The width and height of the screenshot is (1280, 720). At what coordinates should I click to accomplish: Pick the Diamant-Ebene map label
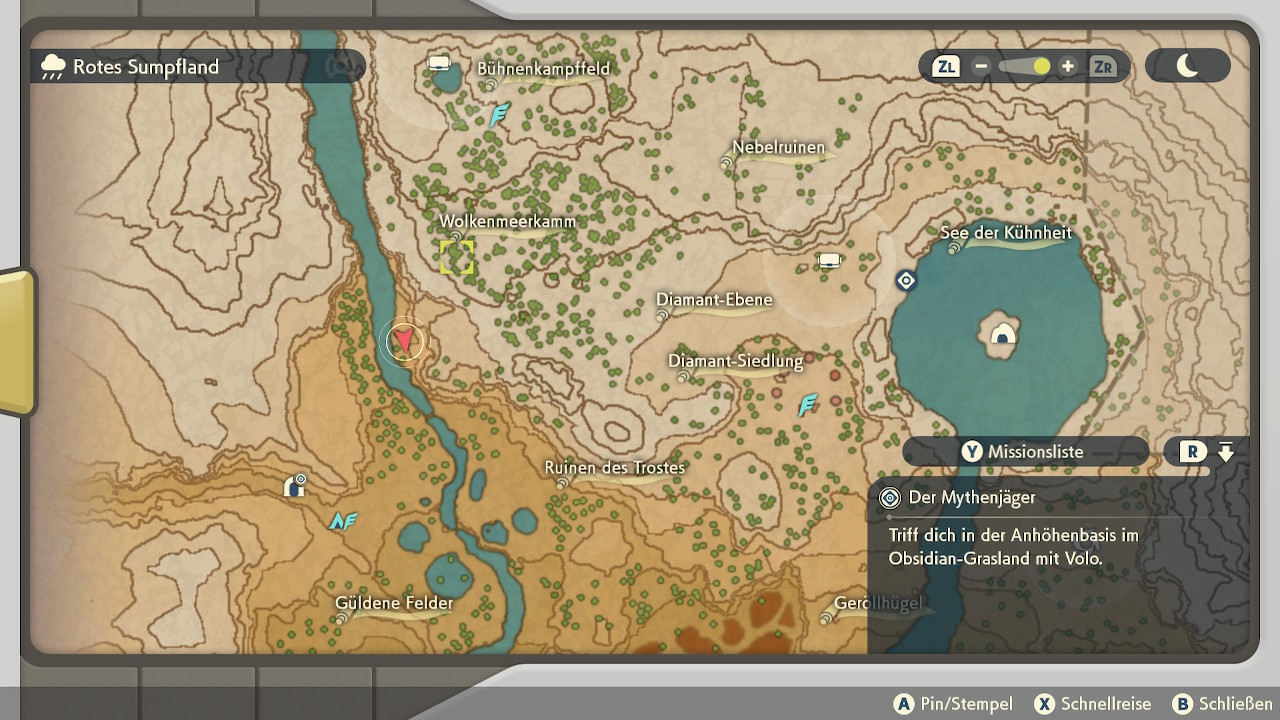tap(714, 300)
